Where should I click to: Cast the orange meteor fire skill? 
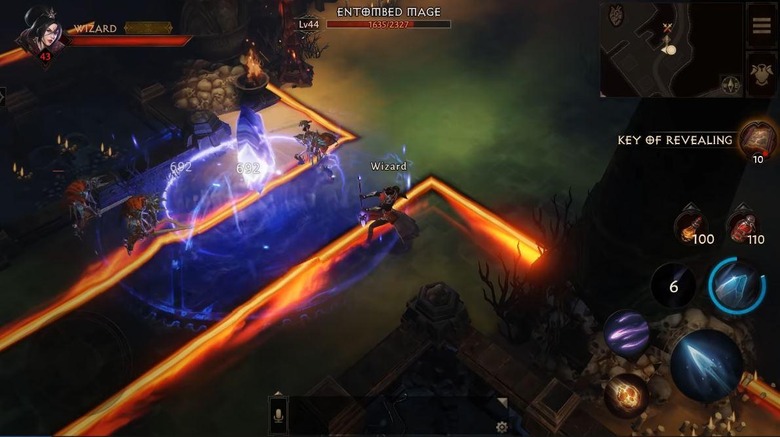(626, 395)
